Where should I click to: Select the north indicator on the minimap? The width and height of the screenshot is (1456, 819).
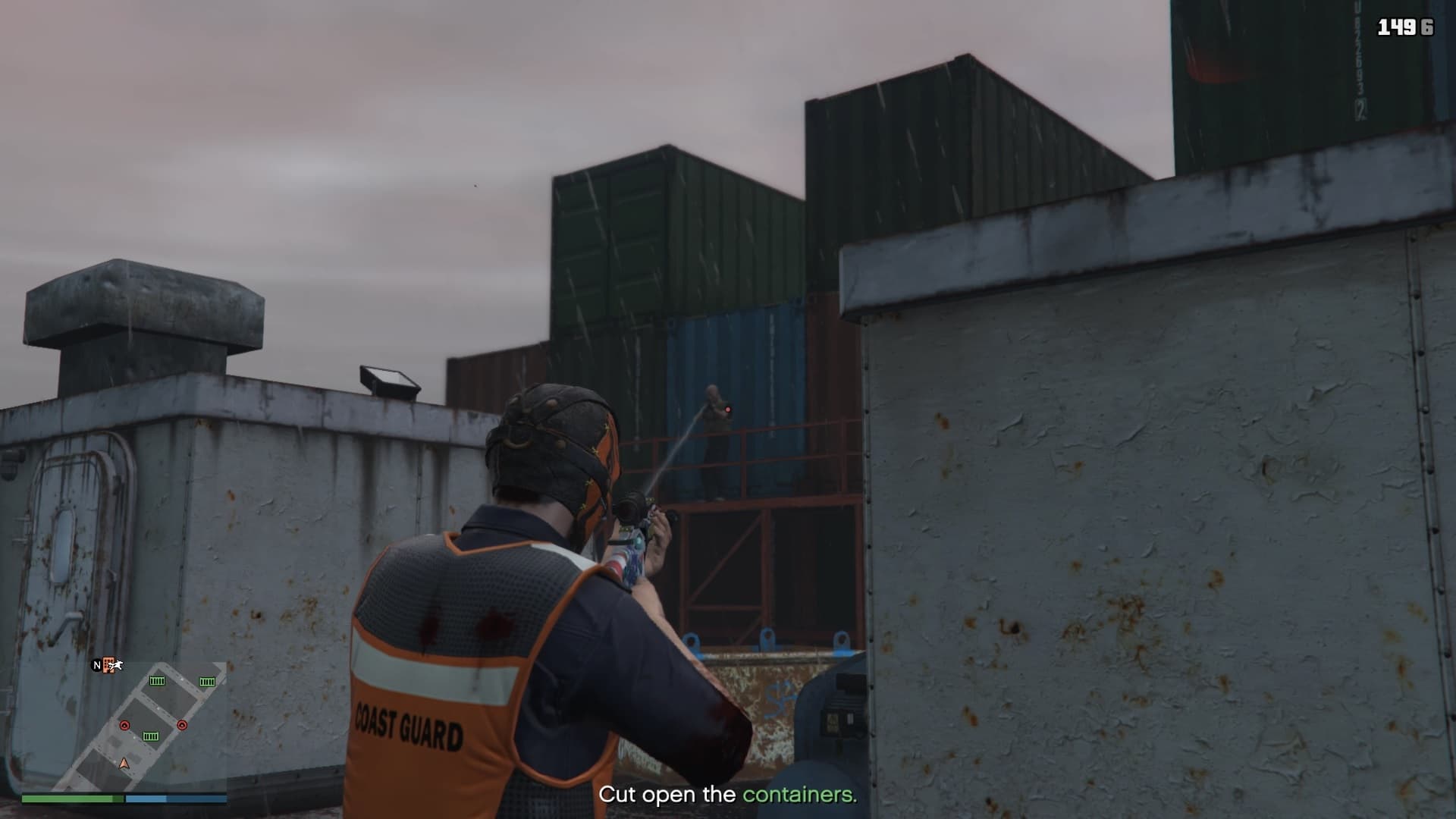96,665
